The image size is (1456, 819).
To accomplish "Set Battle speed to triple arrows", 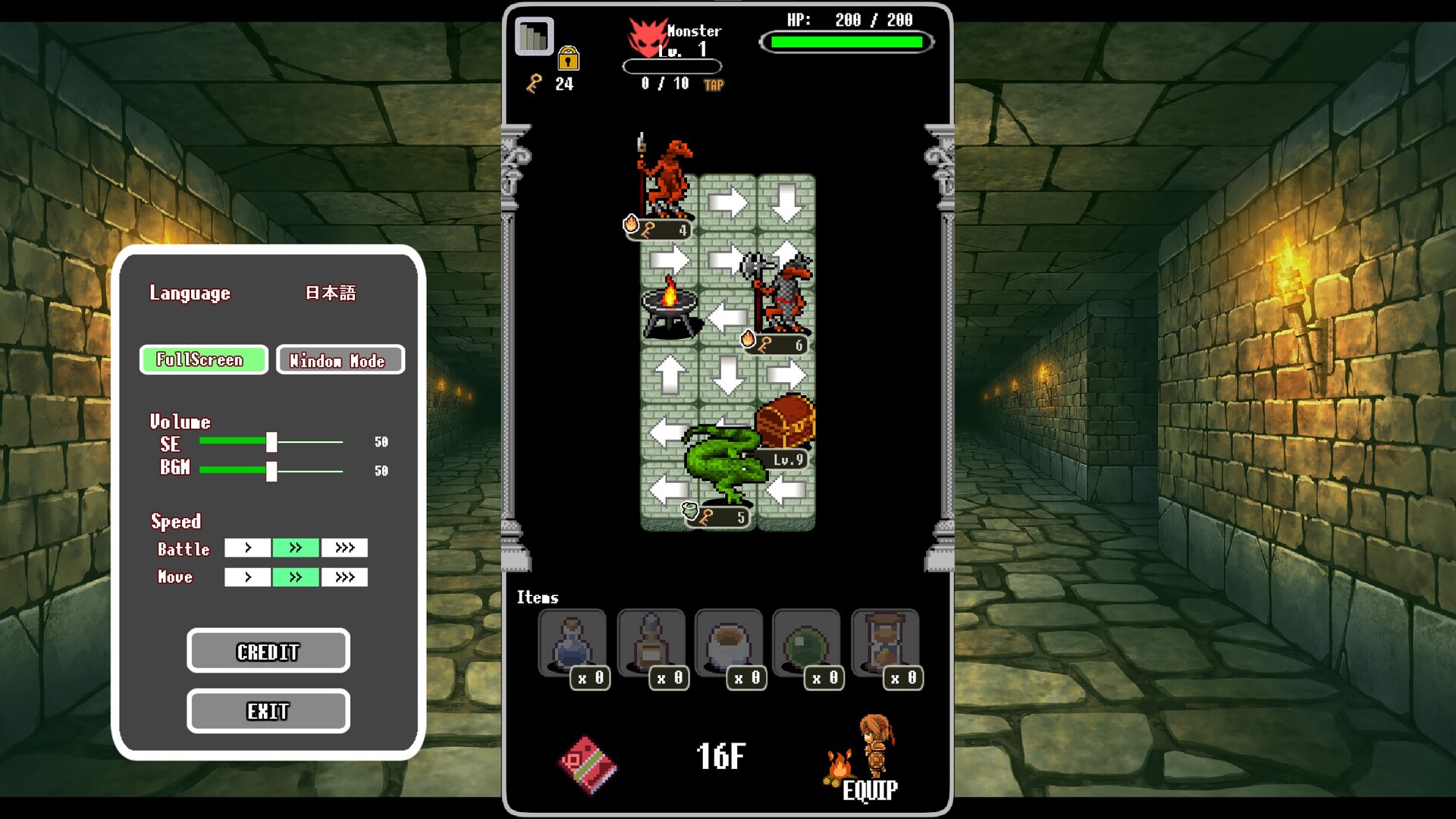I will (x=344, y=548).
